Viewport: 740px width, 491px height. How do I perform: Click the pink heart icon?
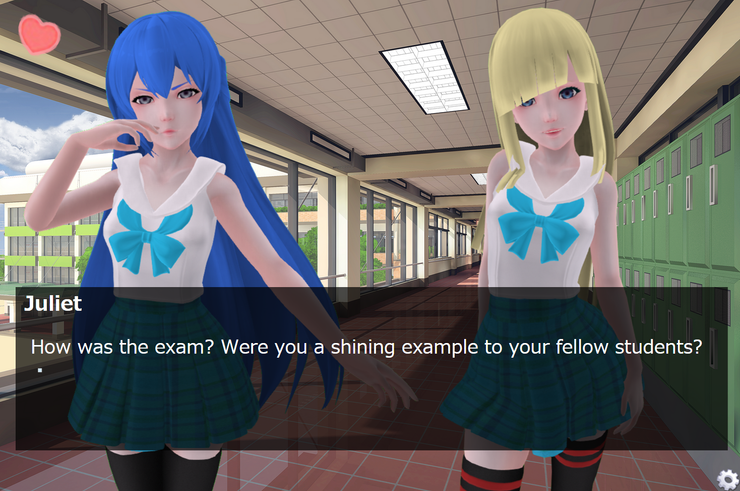coord(40,35)
